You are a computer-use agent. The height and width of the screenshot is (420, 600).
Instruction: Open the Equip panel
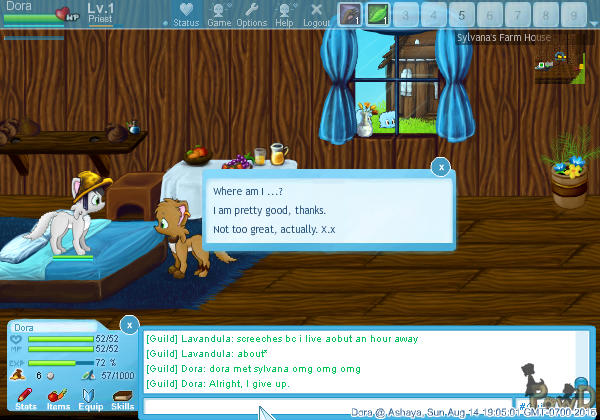click(90, 400)
